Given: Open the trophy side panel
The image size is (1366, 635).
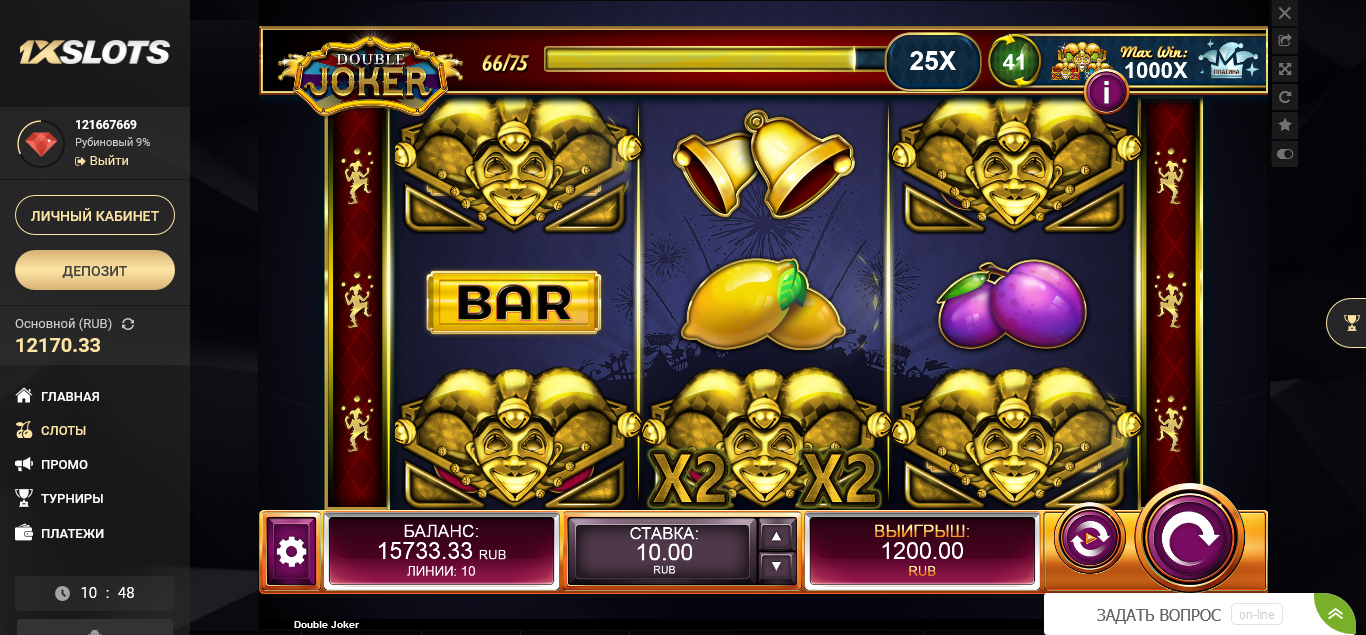Looking at the screenshot, I should click(x=1352, y=322).
